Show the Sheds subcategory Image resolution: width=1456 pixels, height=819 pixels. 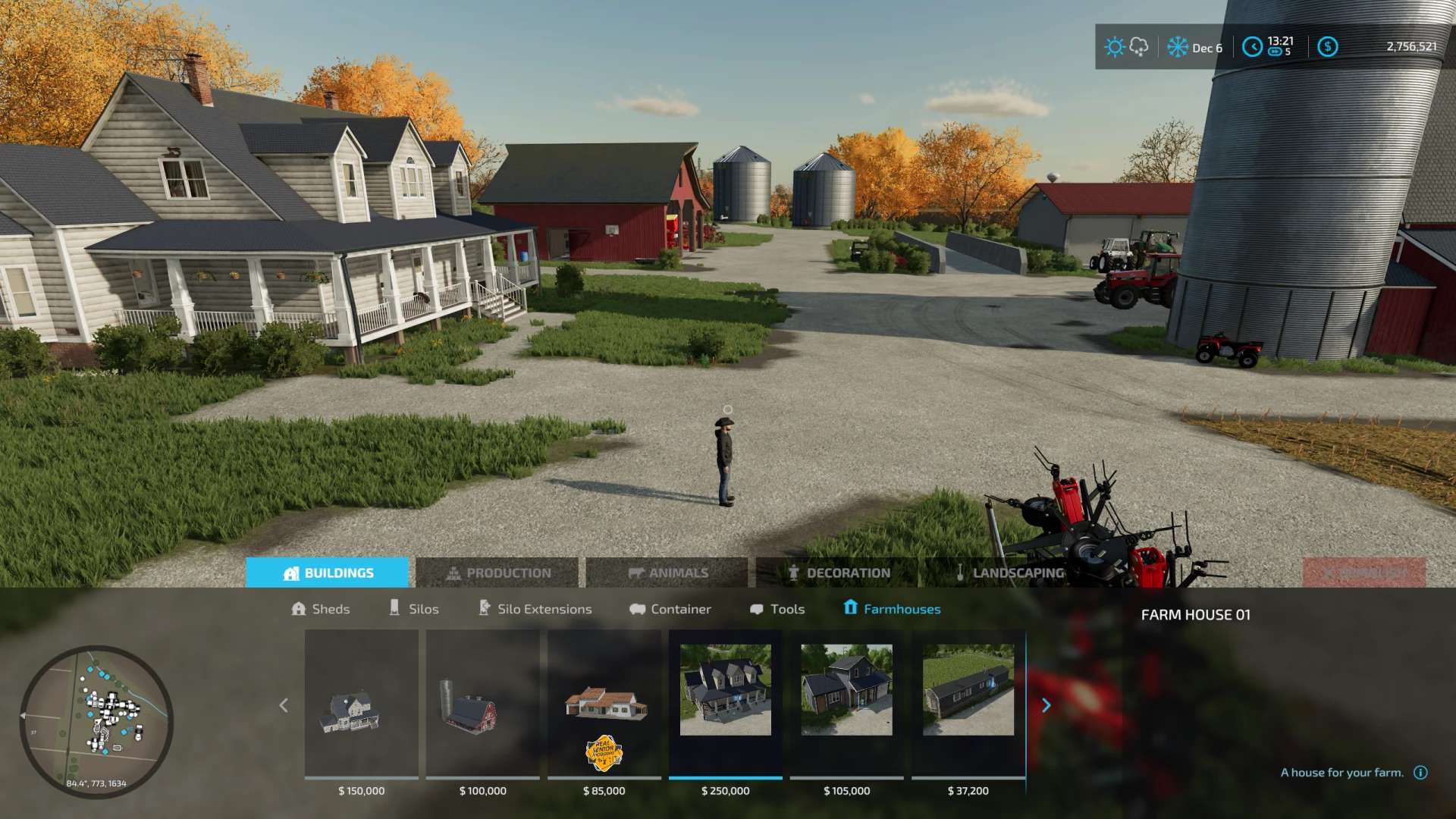tap(321, 609)
